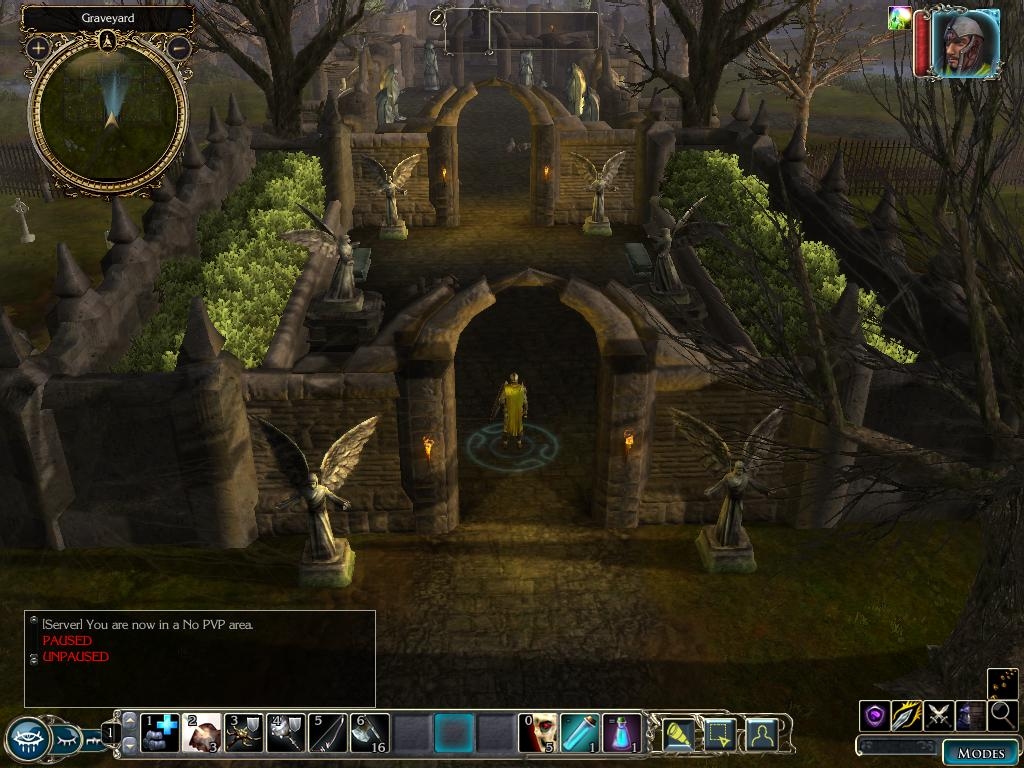Enable the golden-winged blade mode
Screen dimensions: 1024x768
point(907,715)
